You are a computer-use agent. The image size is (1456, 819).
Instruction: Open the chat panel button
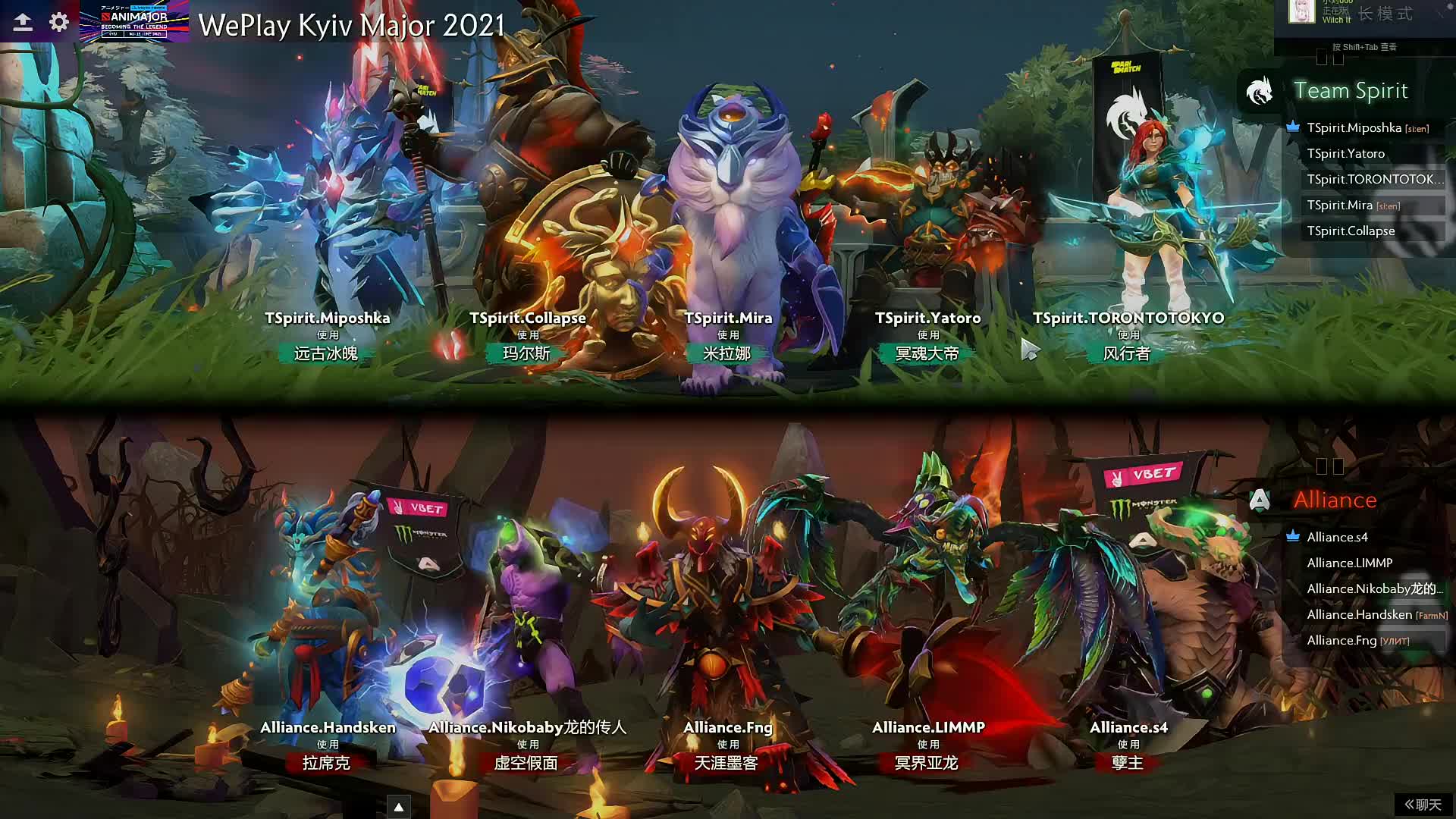(1423, 805)
